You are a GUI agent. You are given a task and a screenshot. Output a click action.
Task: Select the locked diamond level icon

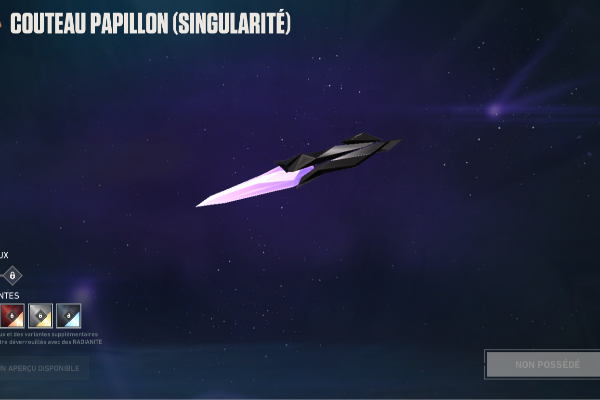[x=12, y=275]
